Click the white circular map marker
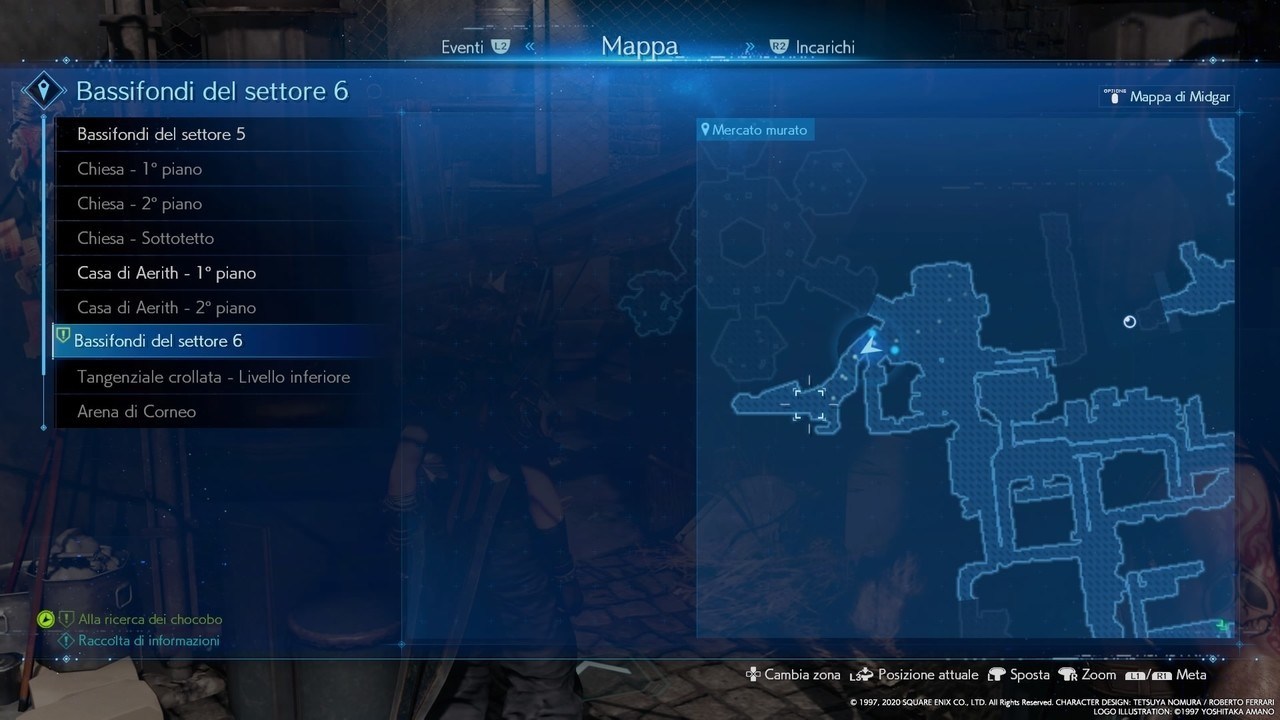The image size is (1280, 720). pos(1130,321)
